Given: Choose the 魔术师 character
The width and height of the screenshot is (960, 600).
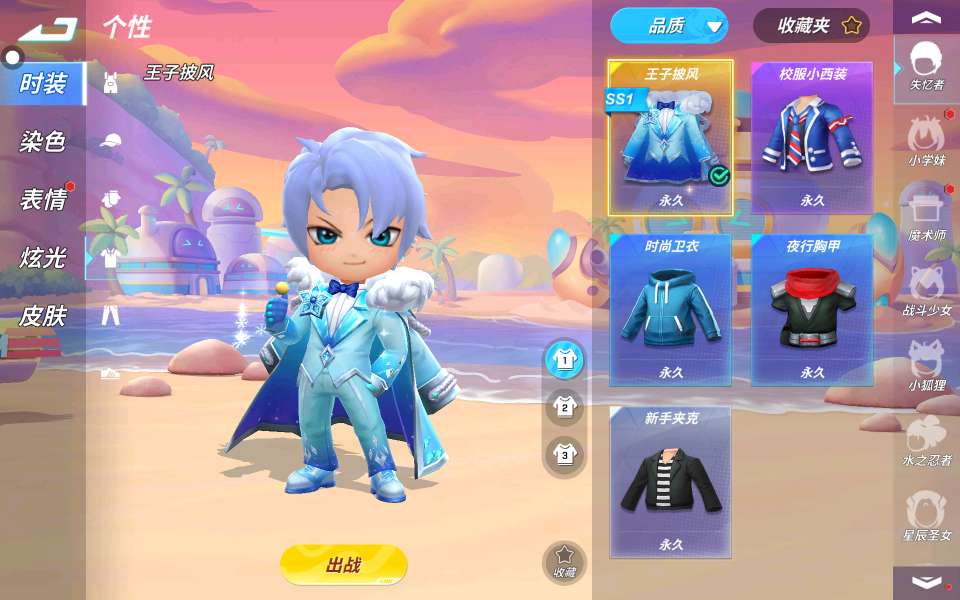Looking at the screenshot, I should (x=927, y=214).
